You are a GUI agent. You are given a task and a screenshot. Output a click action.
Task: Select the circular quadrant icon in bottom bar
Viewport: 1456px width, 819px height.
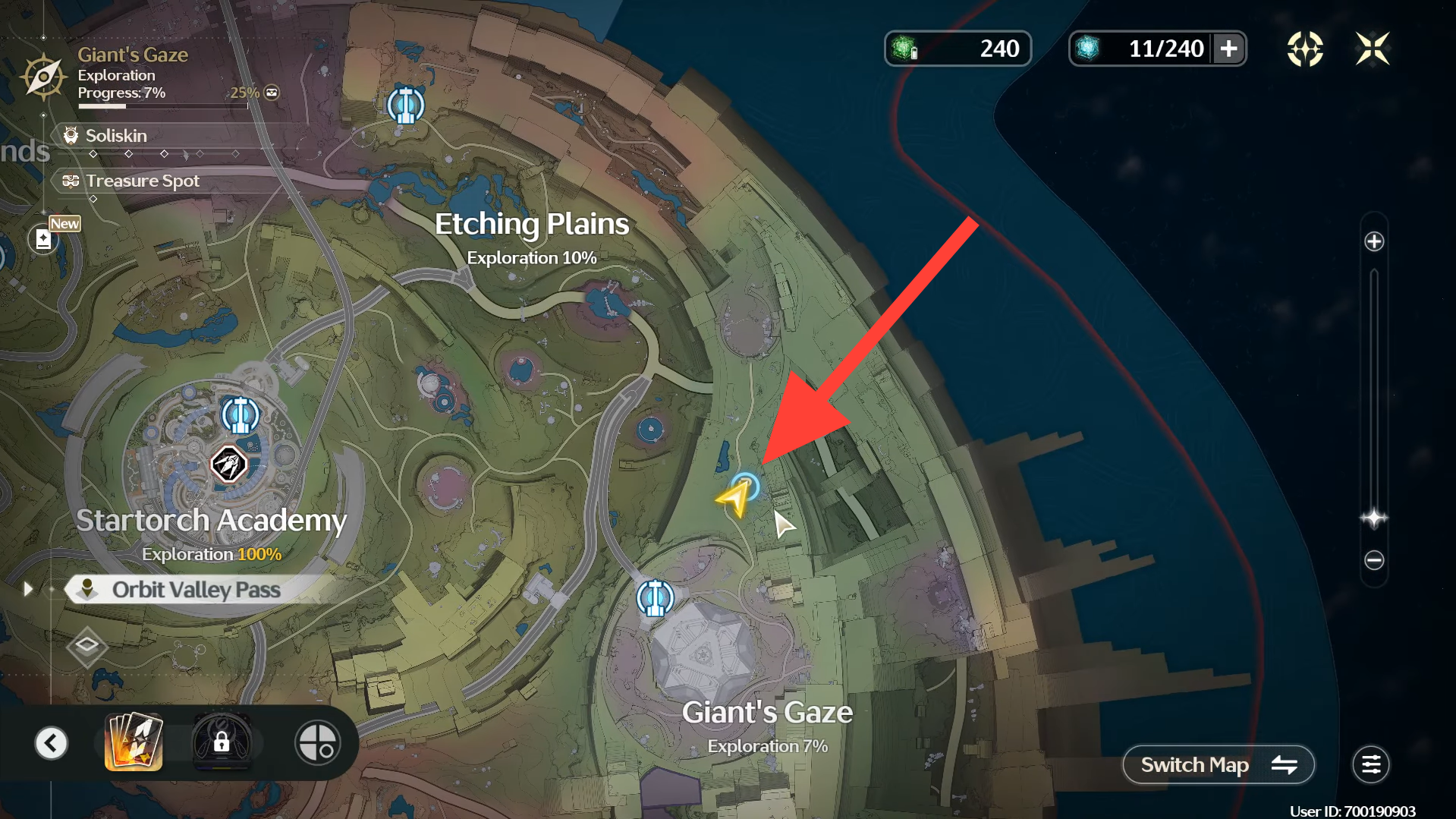click(x=317, y=742)
